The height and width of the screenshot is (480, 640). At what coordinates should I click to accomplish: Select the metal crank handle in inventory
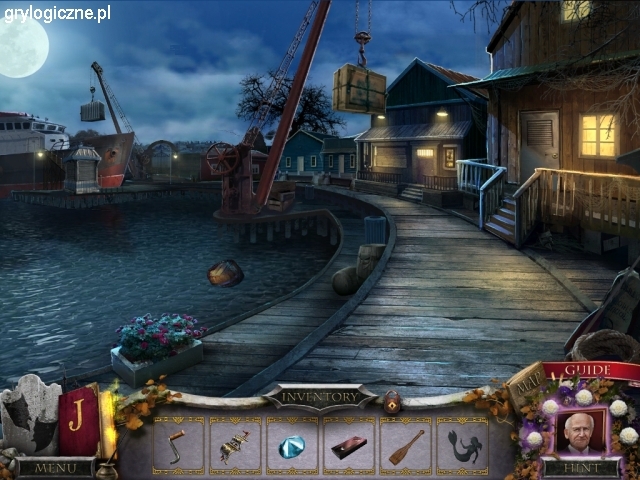pyautogui.click(x=177, y=445)
